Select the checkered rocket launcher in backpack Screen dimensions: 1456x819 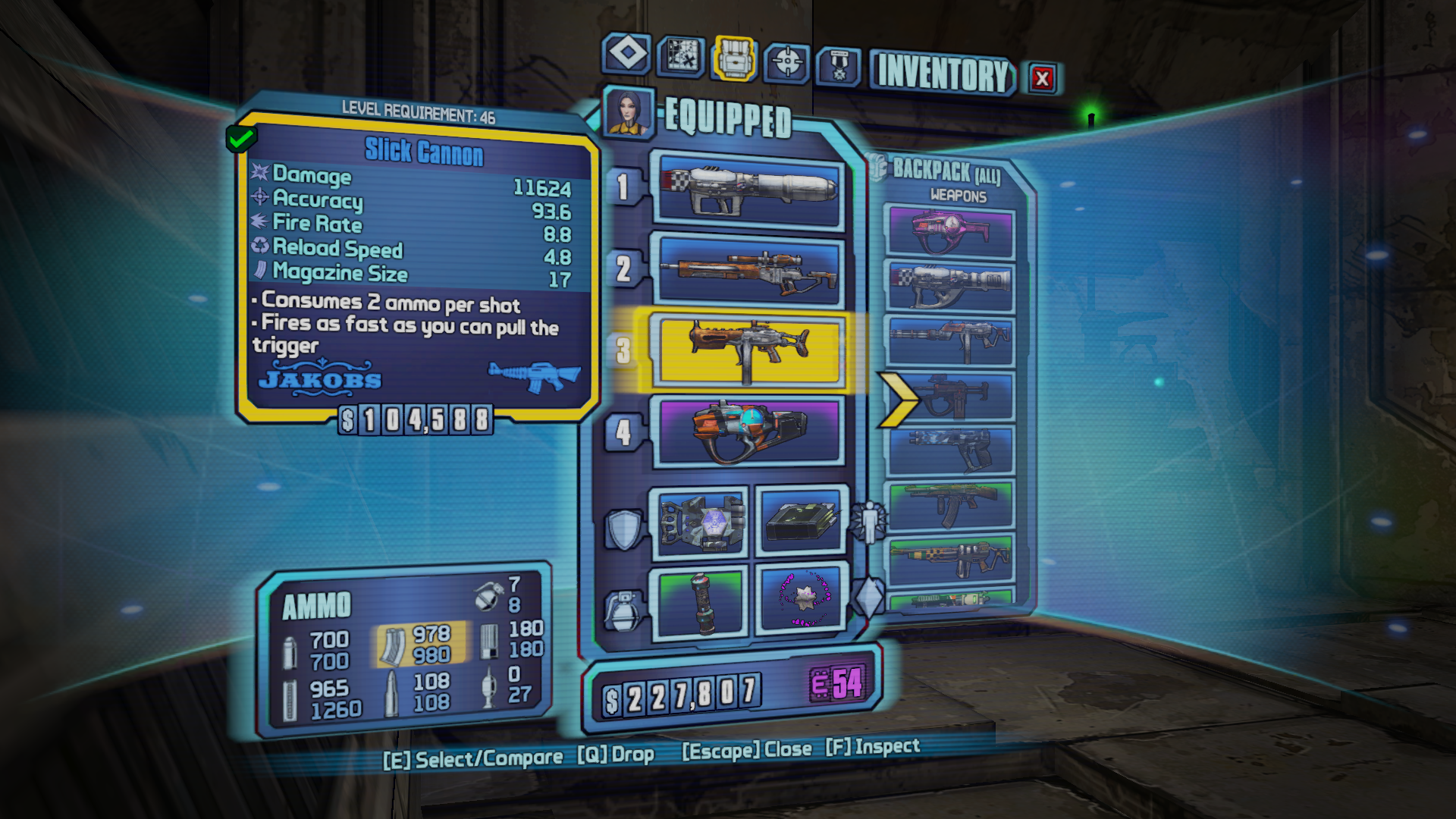pyautogui.click(x=950, y=286)
